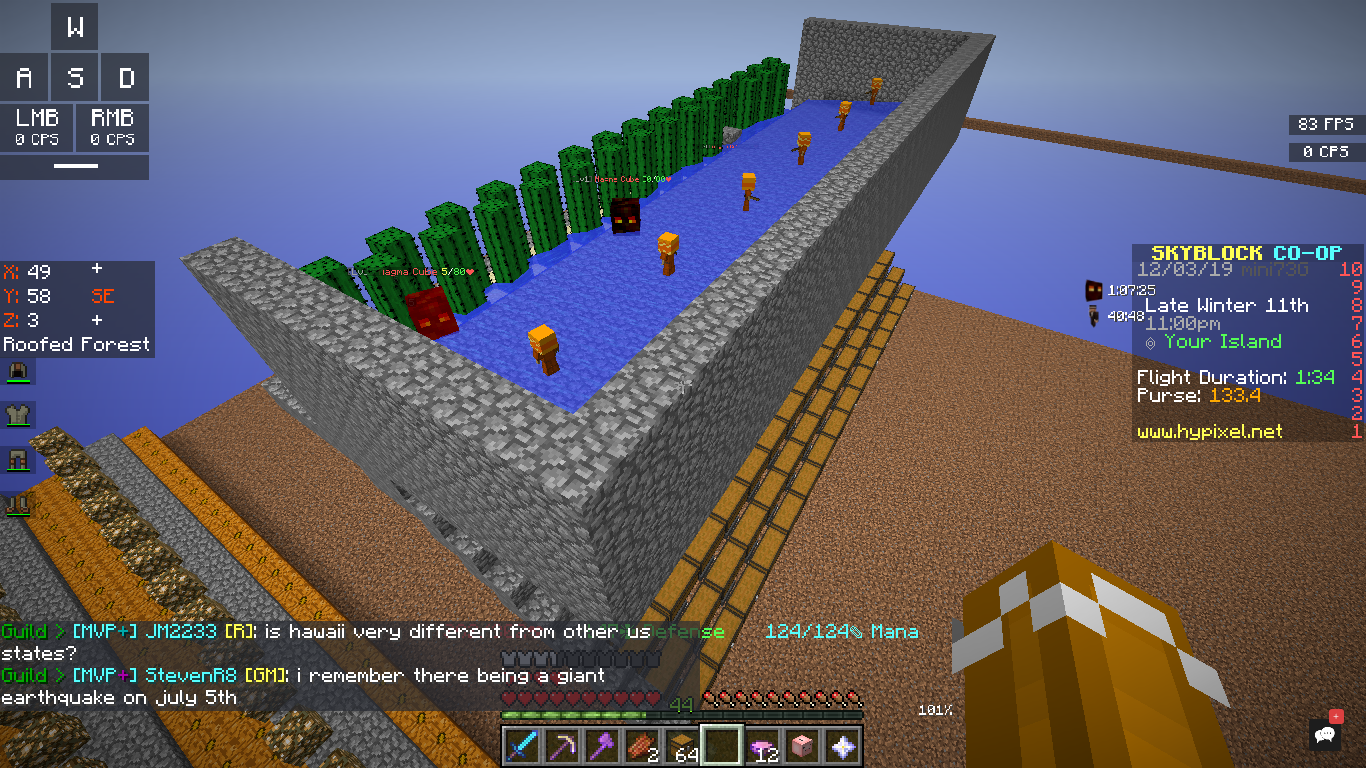Toggle the W key on the keystrokes overlay
1366x768 pixels.
tap(75, 27)
